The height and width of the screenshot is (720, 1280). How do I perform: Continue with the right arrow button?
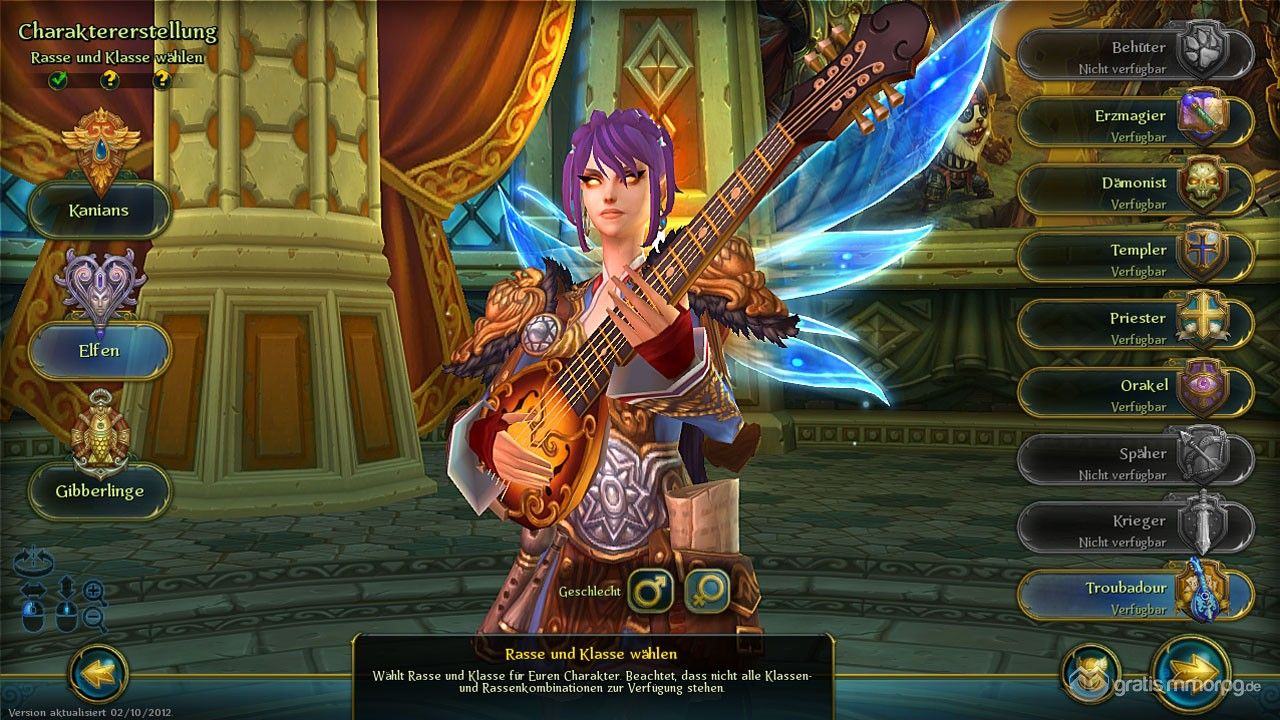1190,672
